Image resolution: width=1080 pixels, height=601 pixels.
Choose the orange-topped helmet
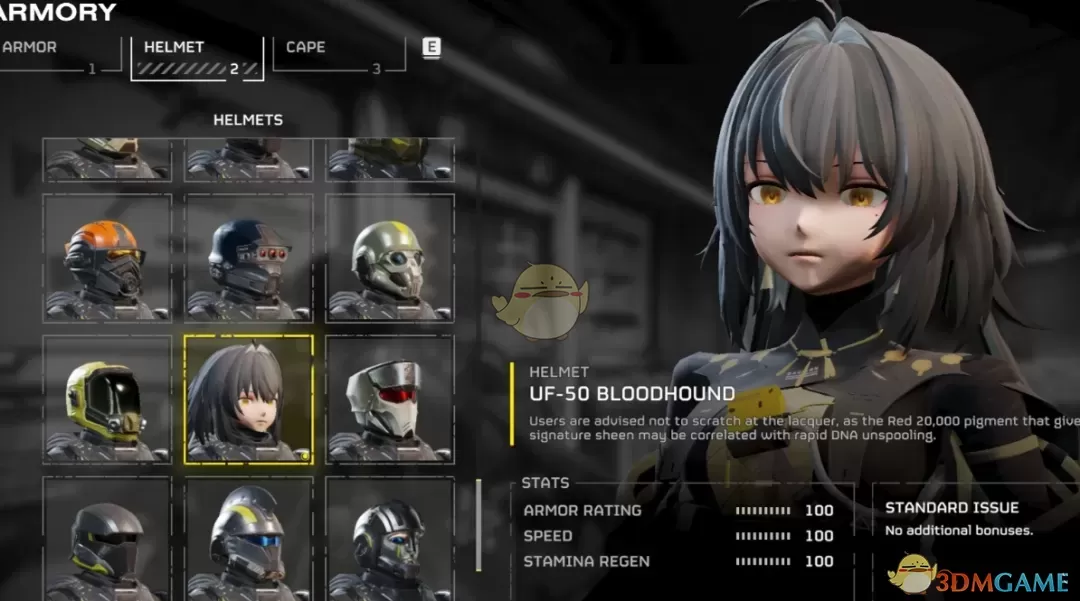click(x=107, y=258)
